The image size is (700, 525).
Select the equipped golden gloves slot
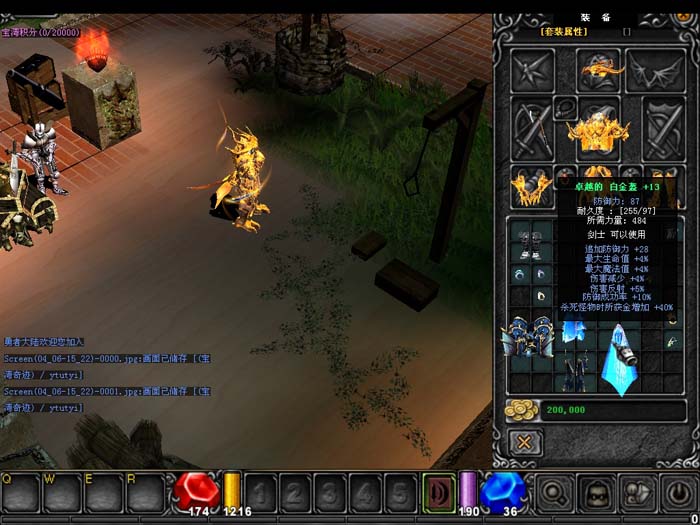pyautogui.click(x=531, y=185)
